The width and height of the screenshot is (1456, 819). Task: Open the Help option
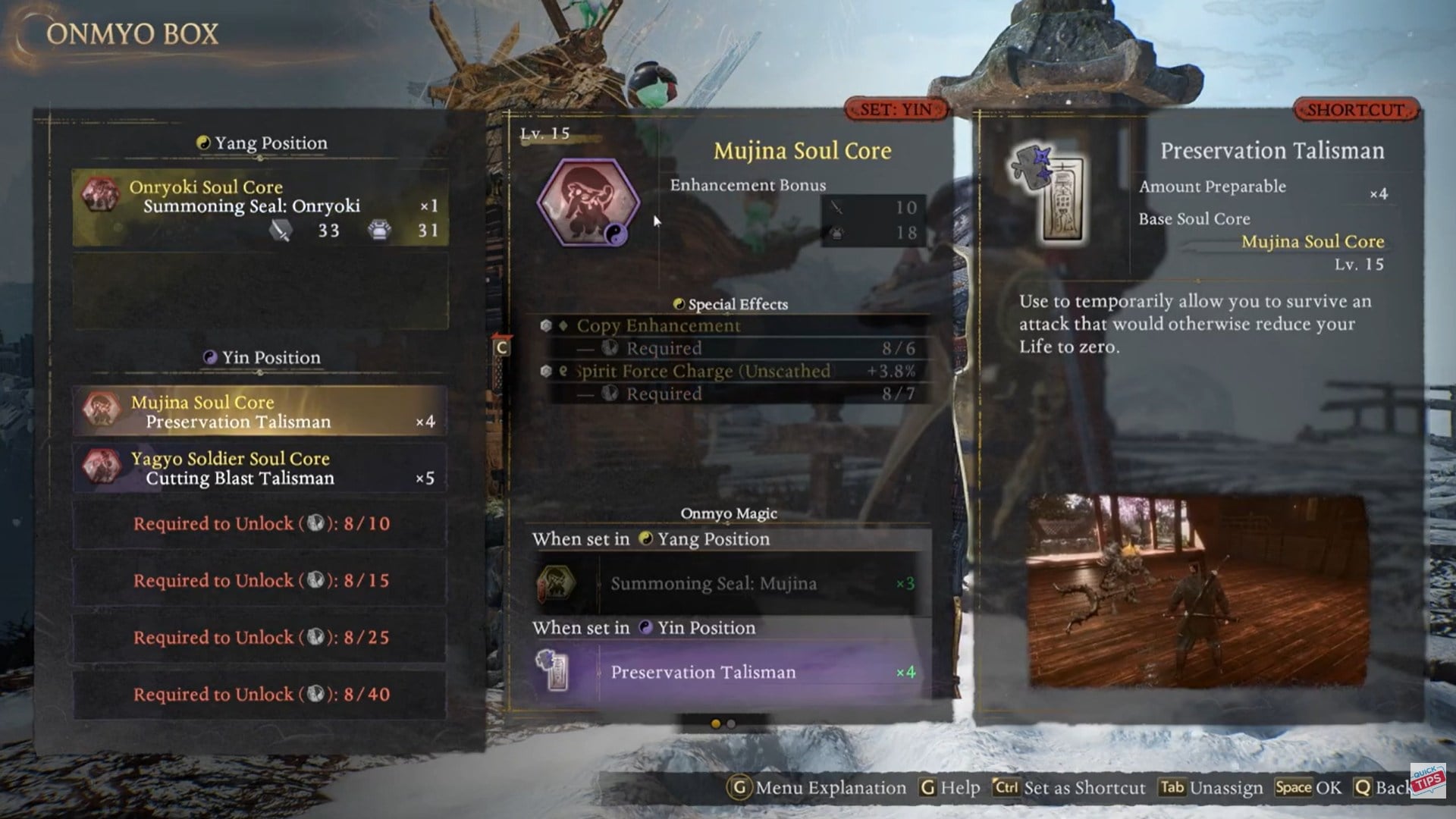[950, 788]
